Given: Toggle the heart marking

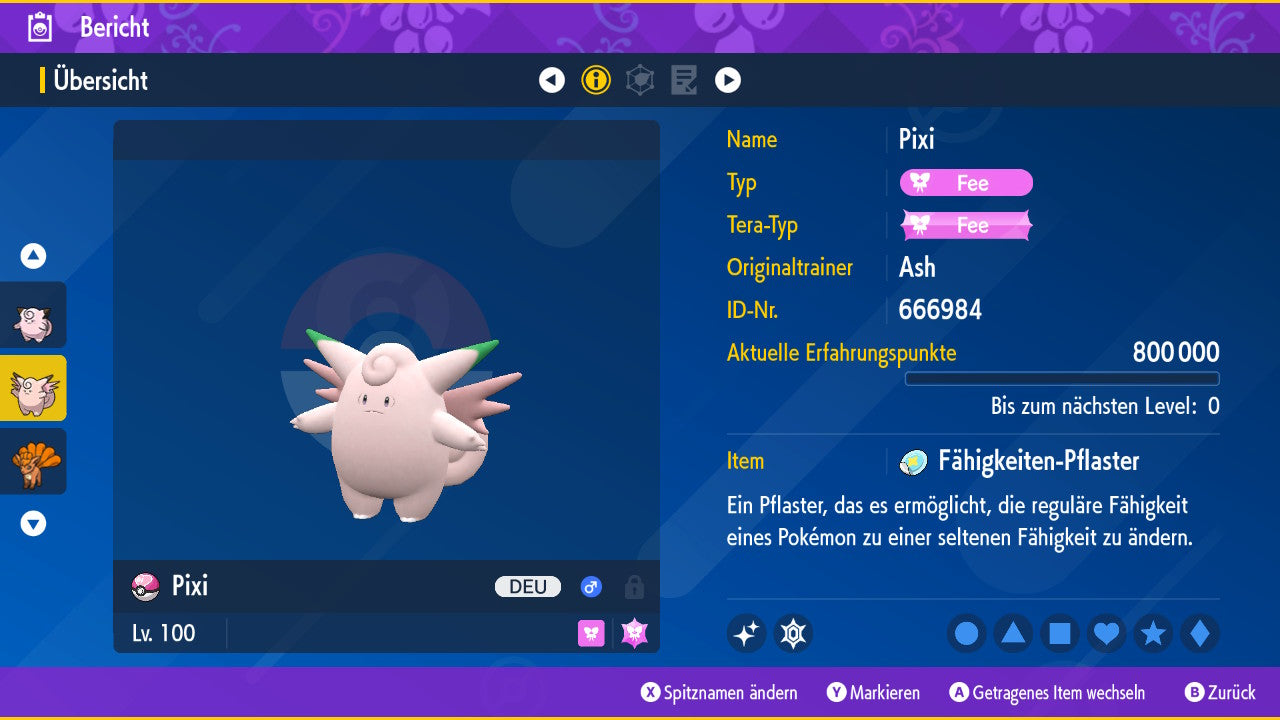Looking at the screenshot, I should pos(1107,634).
